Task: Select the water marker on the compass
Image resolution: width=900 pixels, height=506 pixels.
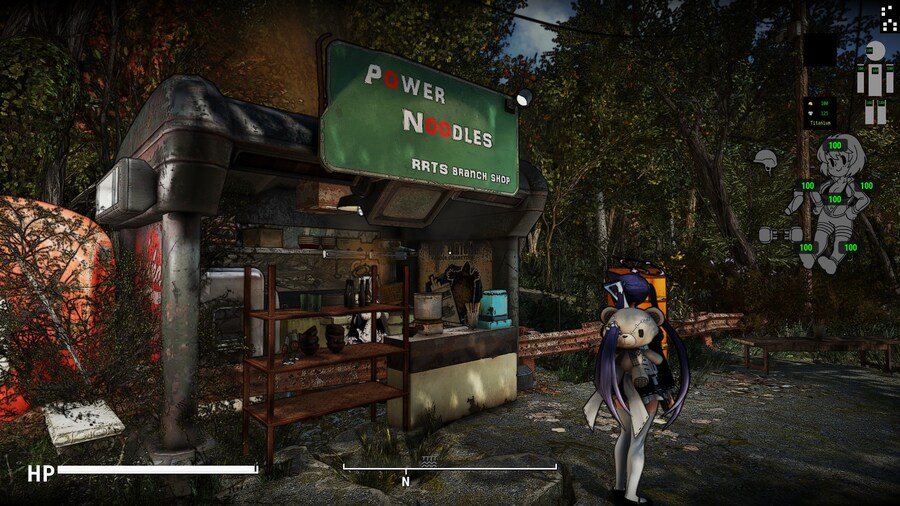Action: 429,462
